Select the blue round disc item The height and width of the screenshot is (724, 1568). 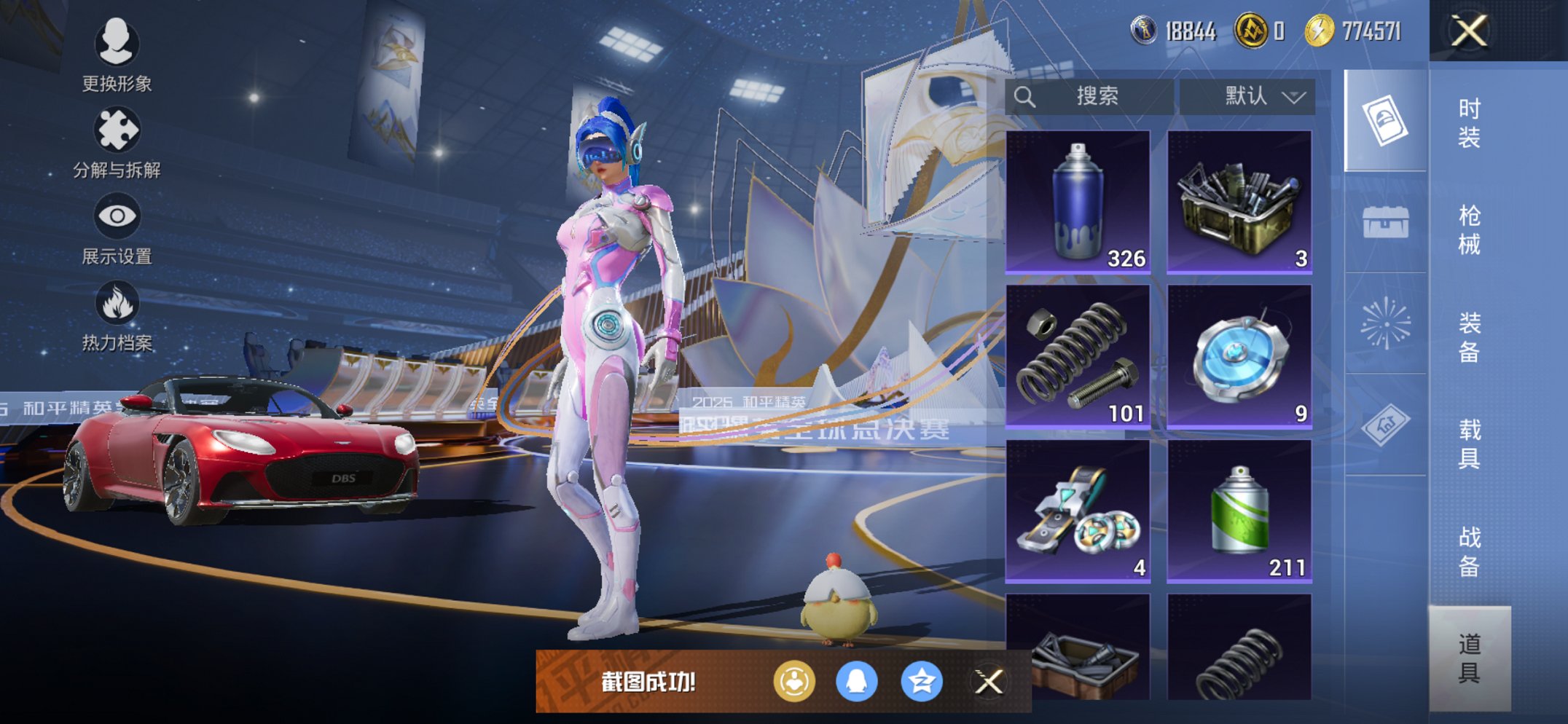[1239, 355]
